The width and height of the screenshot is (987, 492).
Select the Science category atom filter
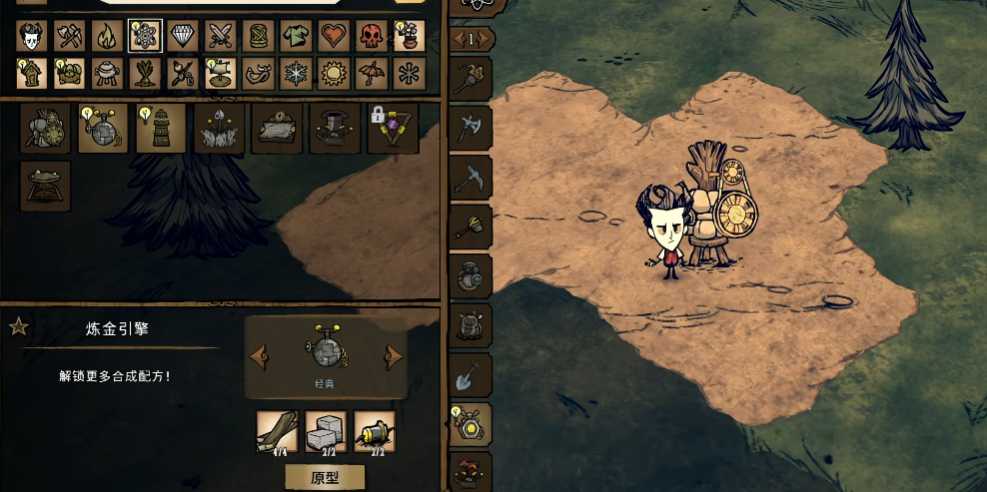pyautogui.click(x=145, y=36)
